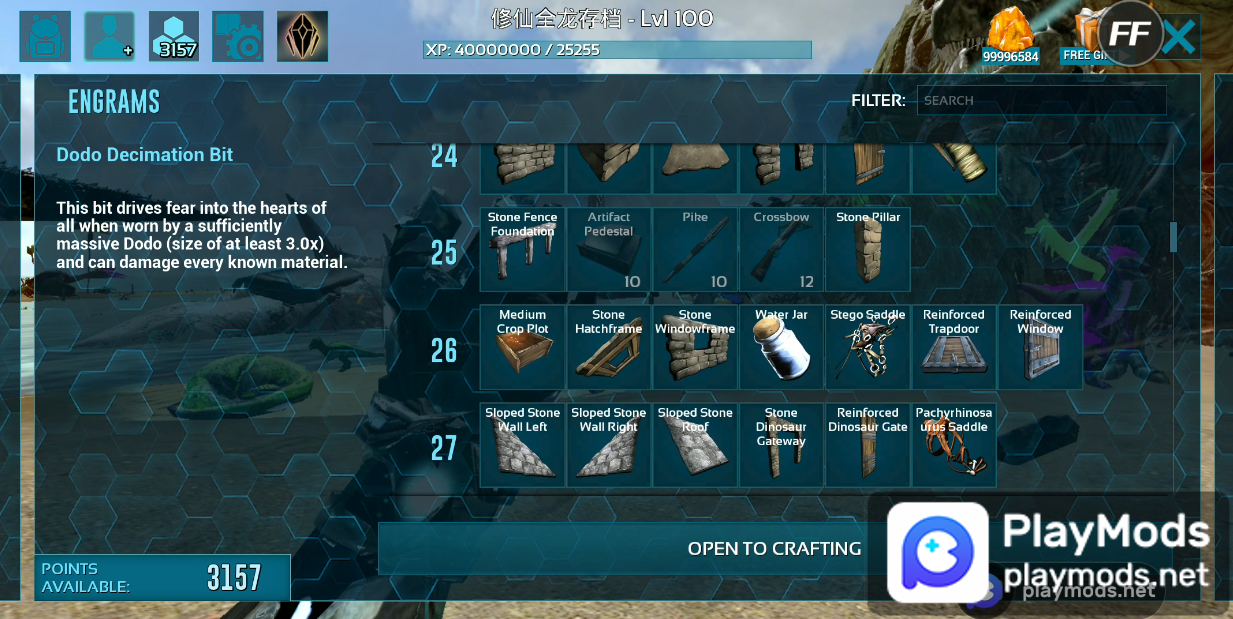This screenshot has width=1233, height=619.
Task: Choose the Stego Saddle engram
Action: (x=868, y=347)
